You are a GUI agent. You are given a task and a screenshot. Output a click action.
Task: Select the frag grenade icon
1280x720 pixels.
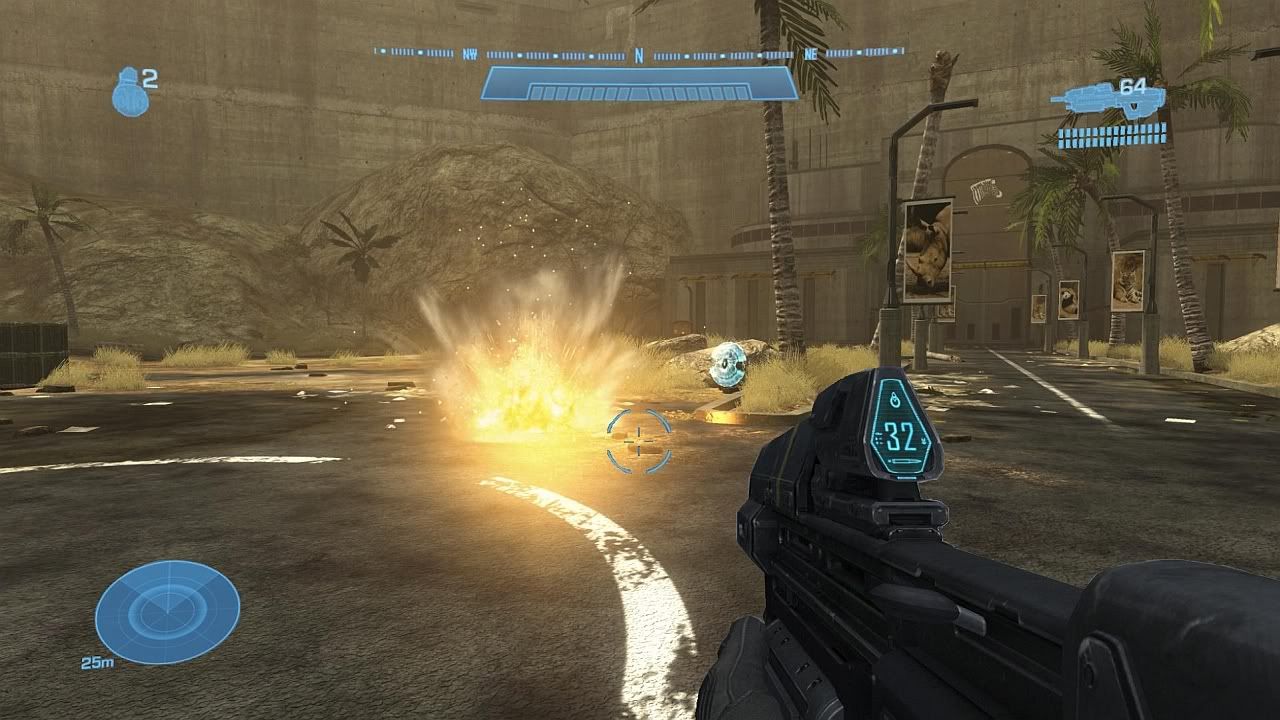[x=130, y=93]
